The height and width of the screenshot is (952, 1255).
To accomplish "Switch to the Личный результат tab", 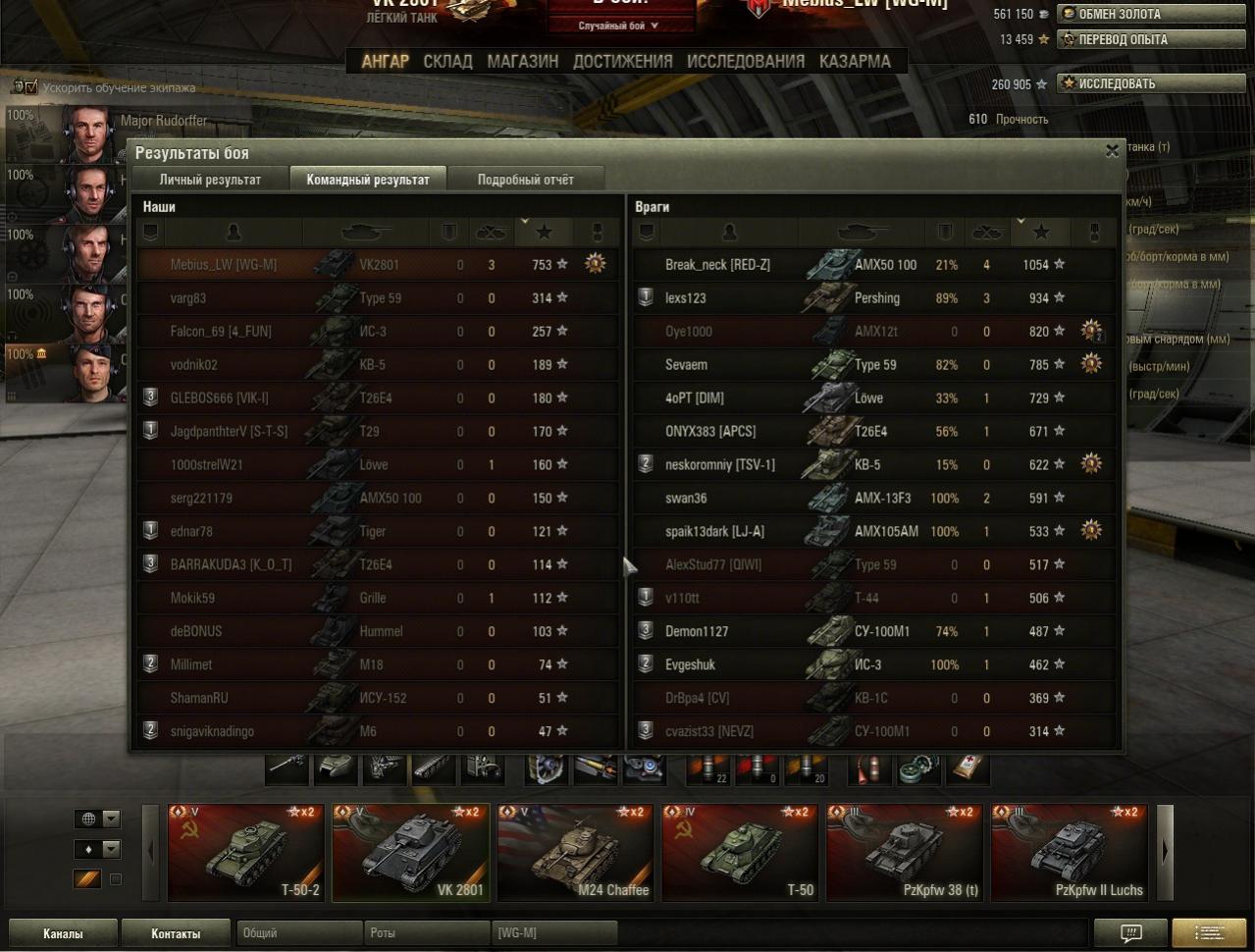I will [x=210, y=180].
